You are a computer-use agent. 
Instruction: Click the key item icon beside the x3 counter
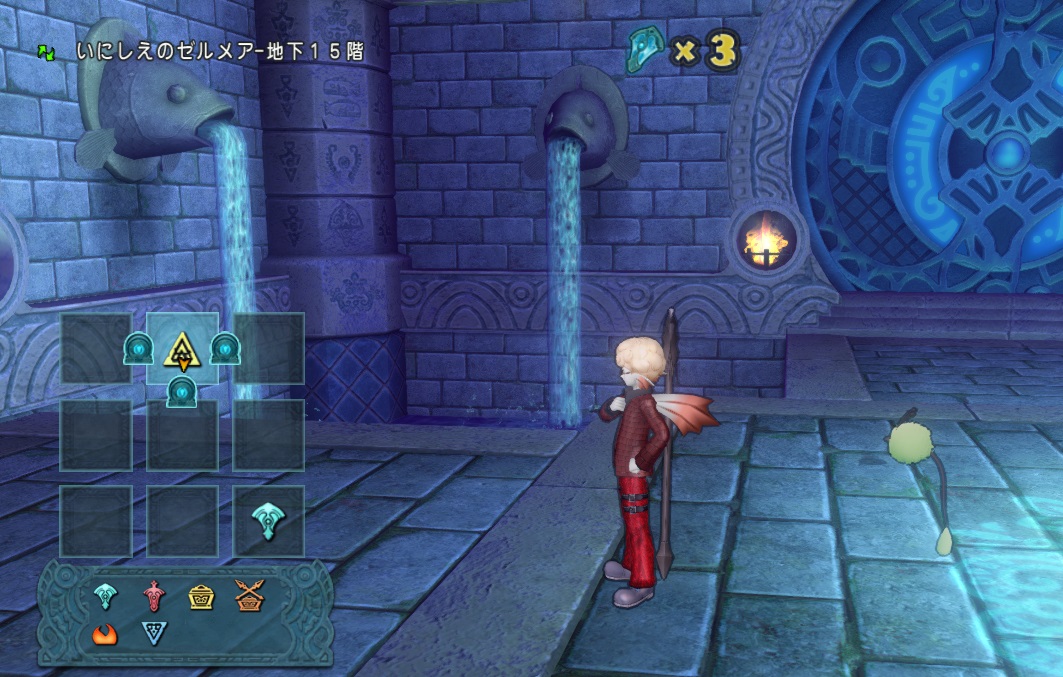646,47
